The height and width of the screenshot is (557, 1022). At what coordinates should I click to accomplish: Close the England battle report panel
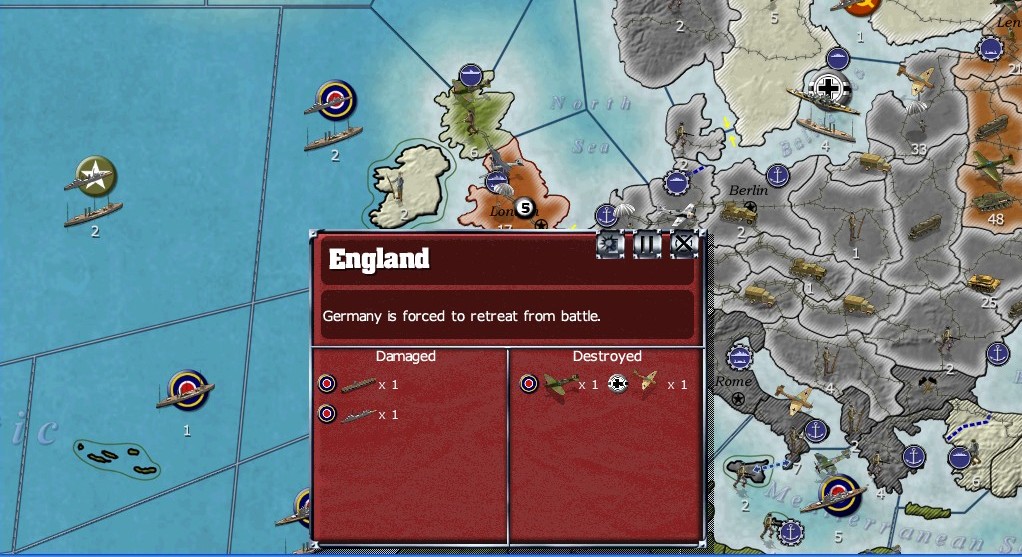[683, 244]
